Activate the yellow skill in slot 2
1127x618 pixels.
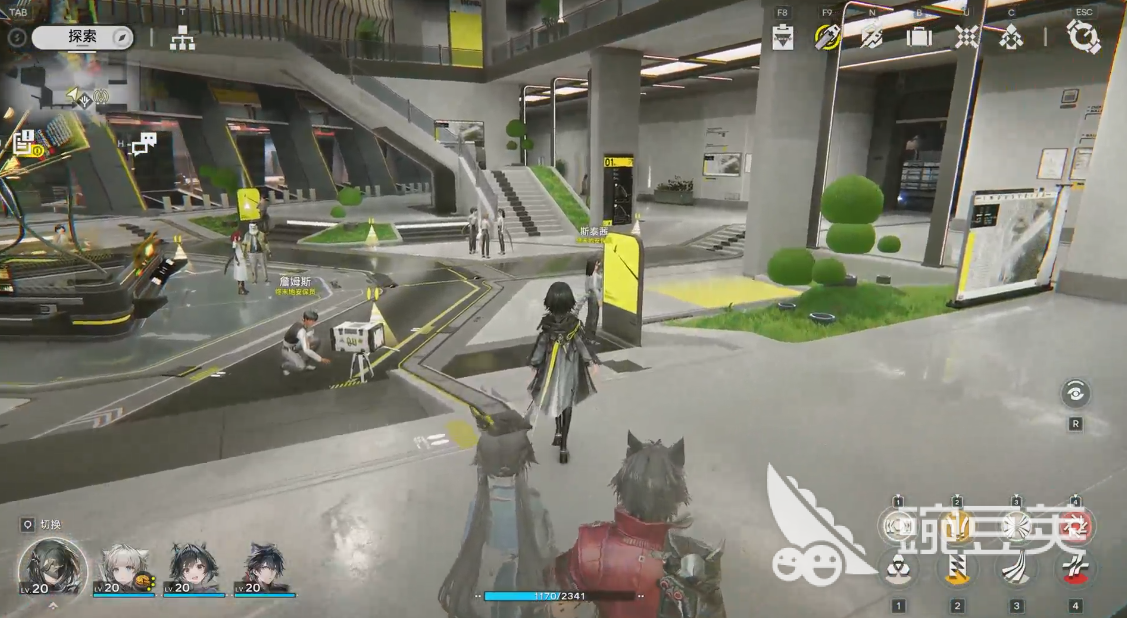tap(957, 569)
